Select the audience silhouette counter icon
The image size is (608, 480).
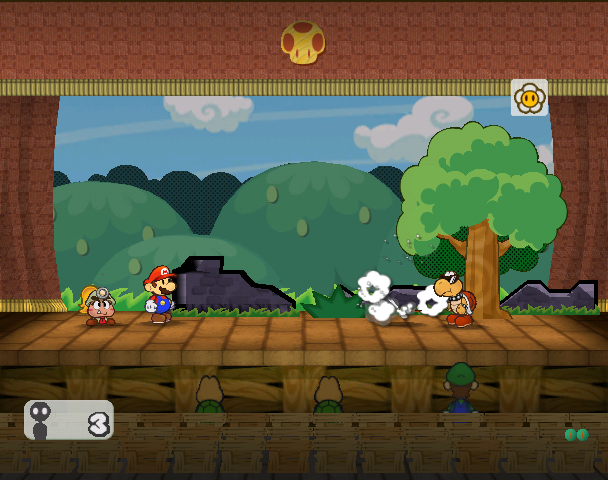click(42, 420)
